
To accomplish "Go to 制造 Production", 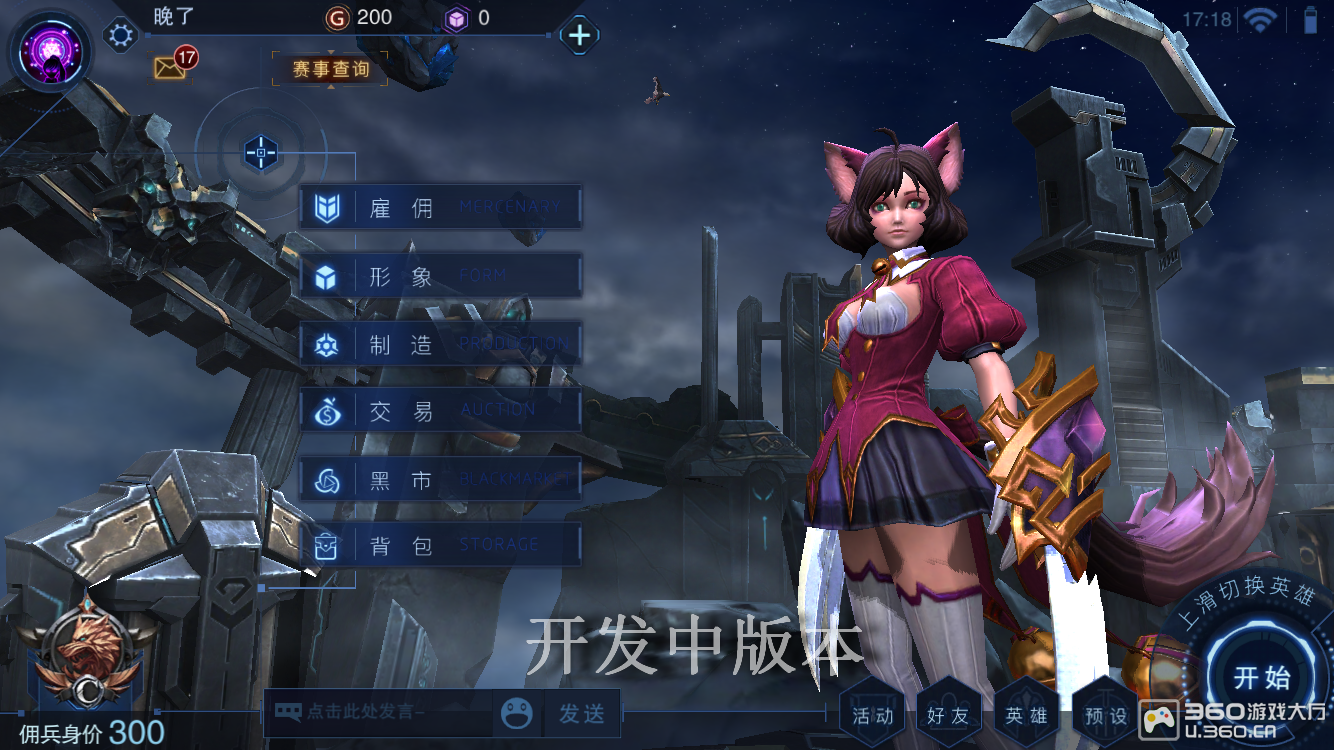I will click(x=440, y=344).
